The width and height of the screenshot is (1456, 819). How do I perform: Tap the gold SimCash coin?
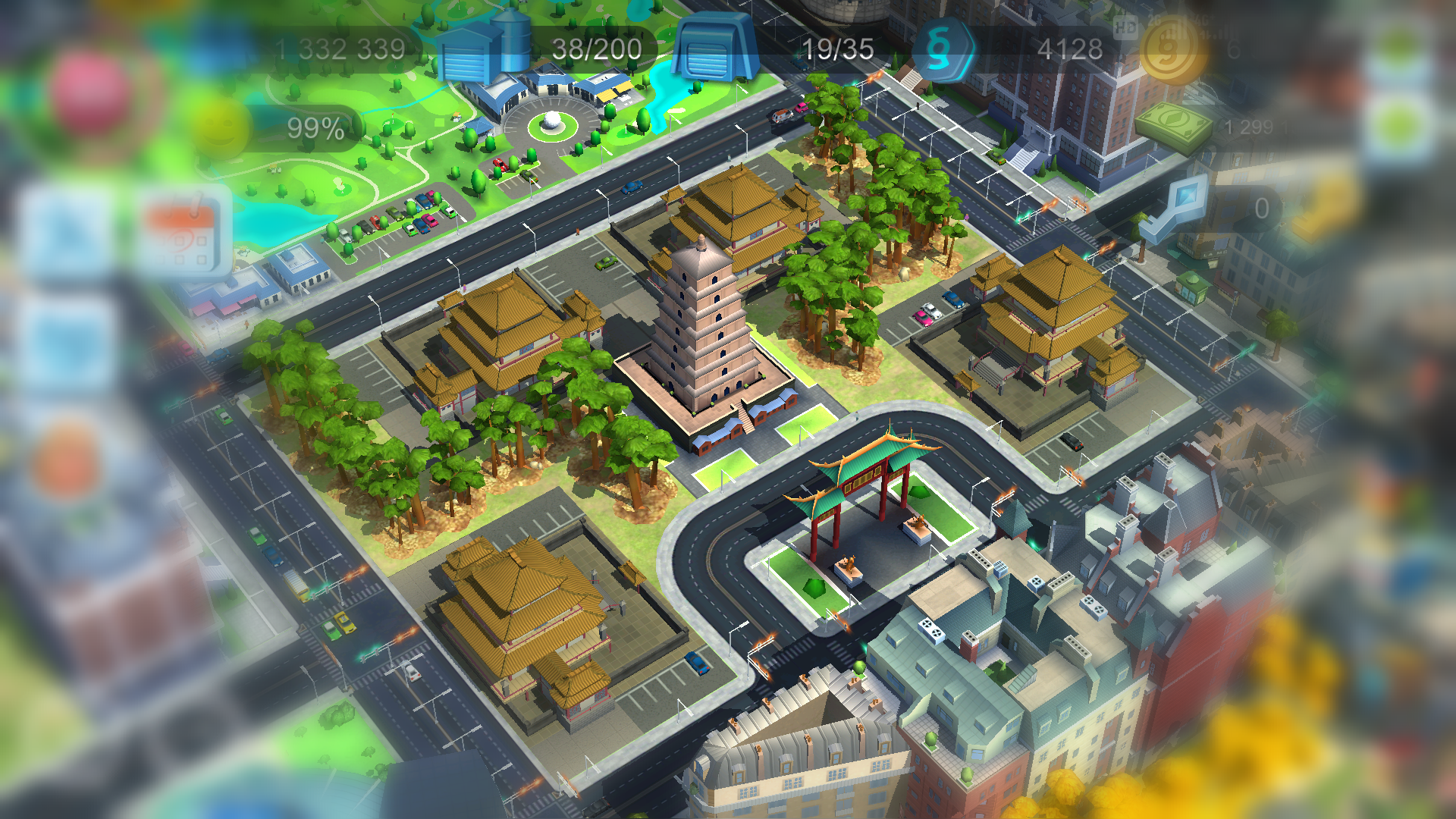(1172, 50)
